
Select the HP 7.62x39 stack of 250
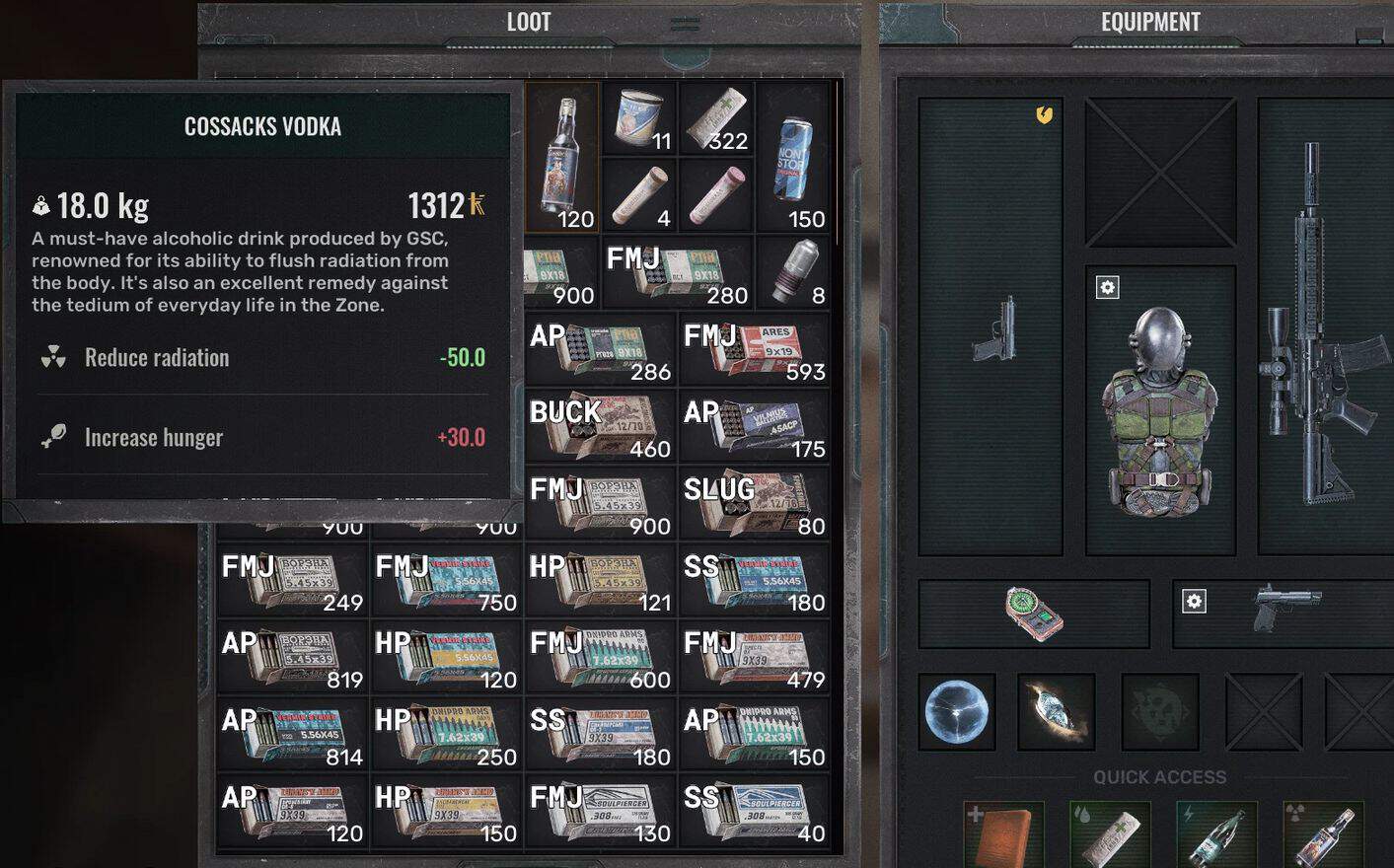pyautogui.click(x=446, y=735)
